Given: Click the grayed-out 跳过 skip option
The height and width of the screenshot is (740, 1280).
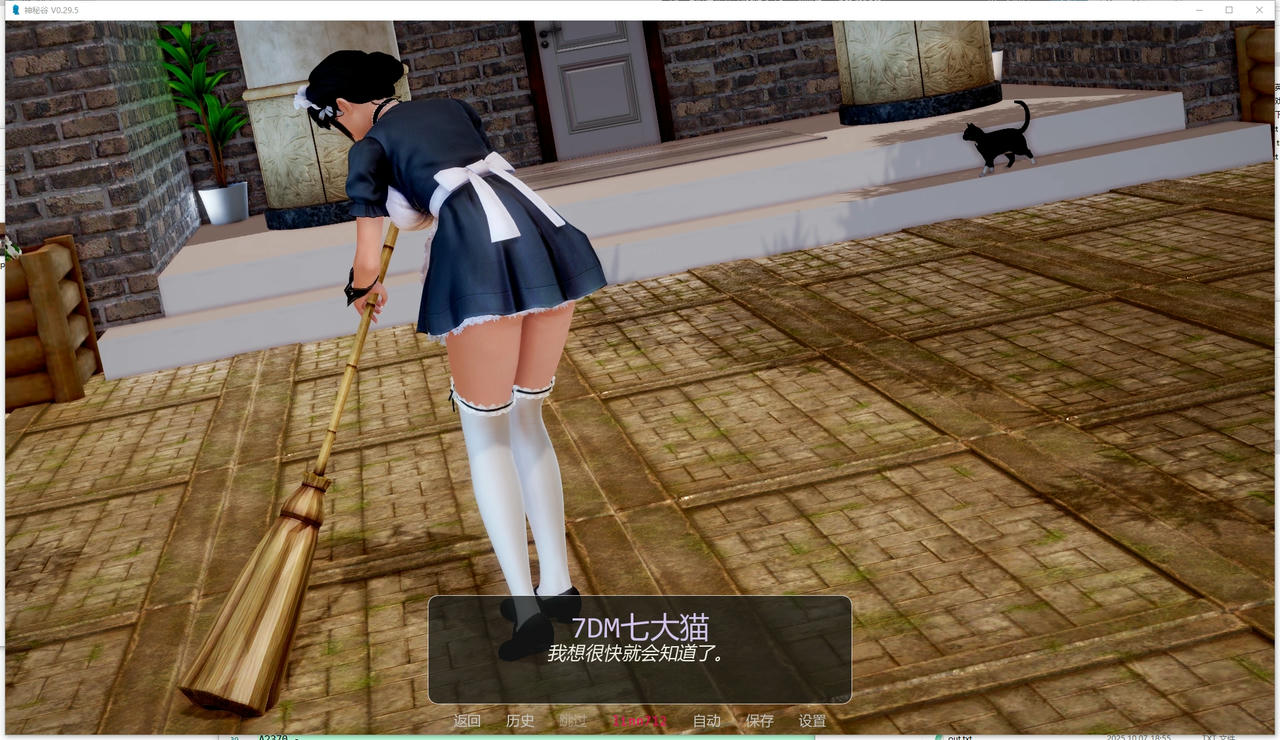Looking at the screenshot, I should click(x=574, y=720).
